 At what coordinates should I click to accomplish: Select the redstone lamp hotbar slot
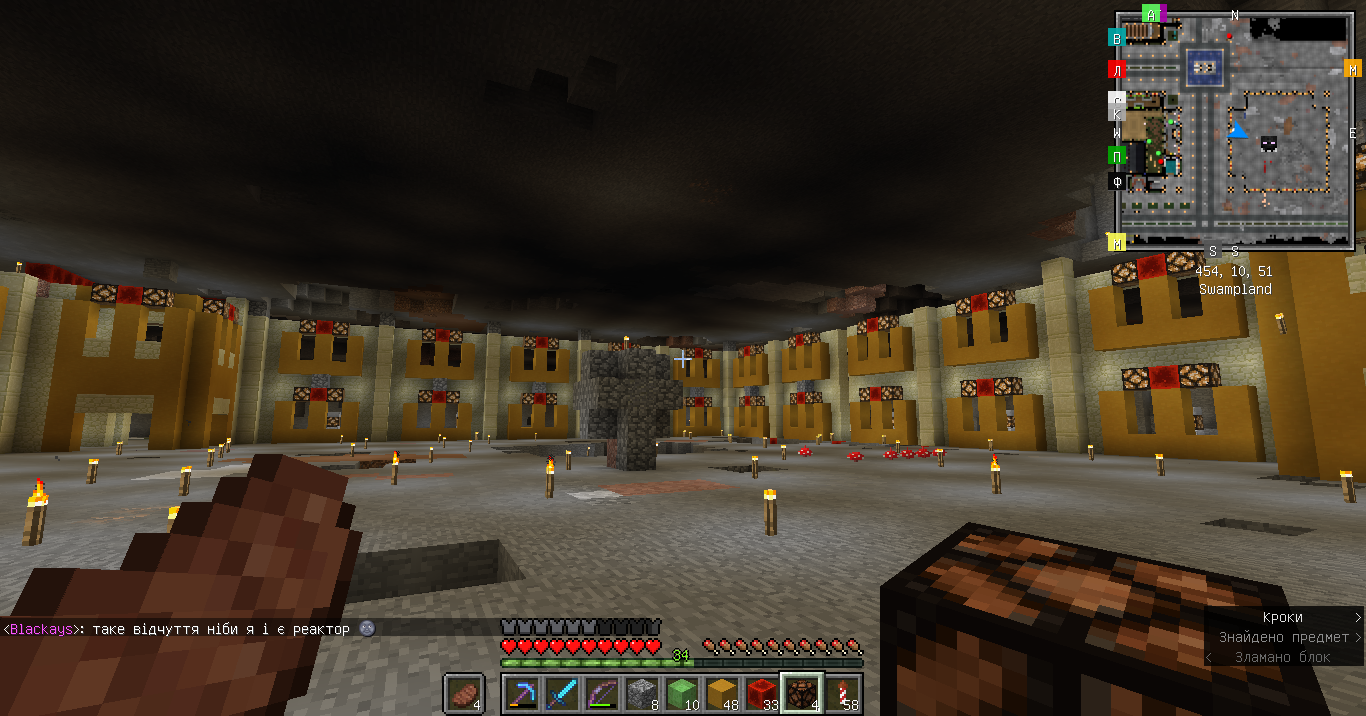pyautogui.click(x=801, y=693)
